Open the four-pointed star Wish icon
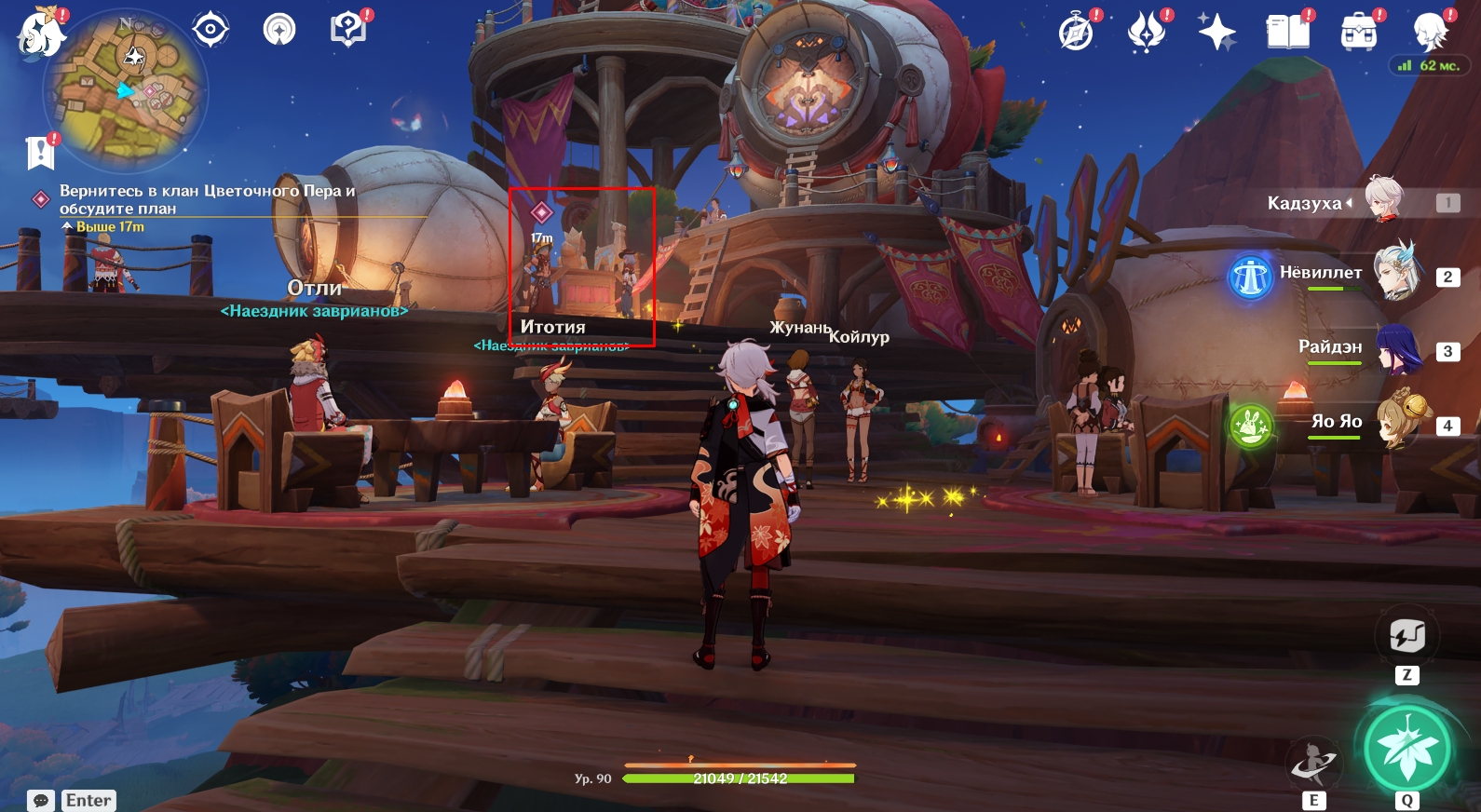Image resolution: width=1481 pixels, height=812 pixels. (x=1216, y=33)
